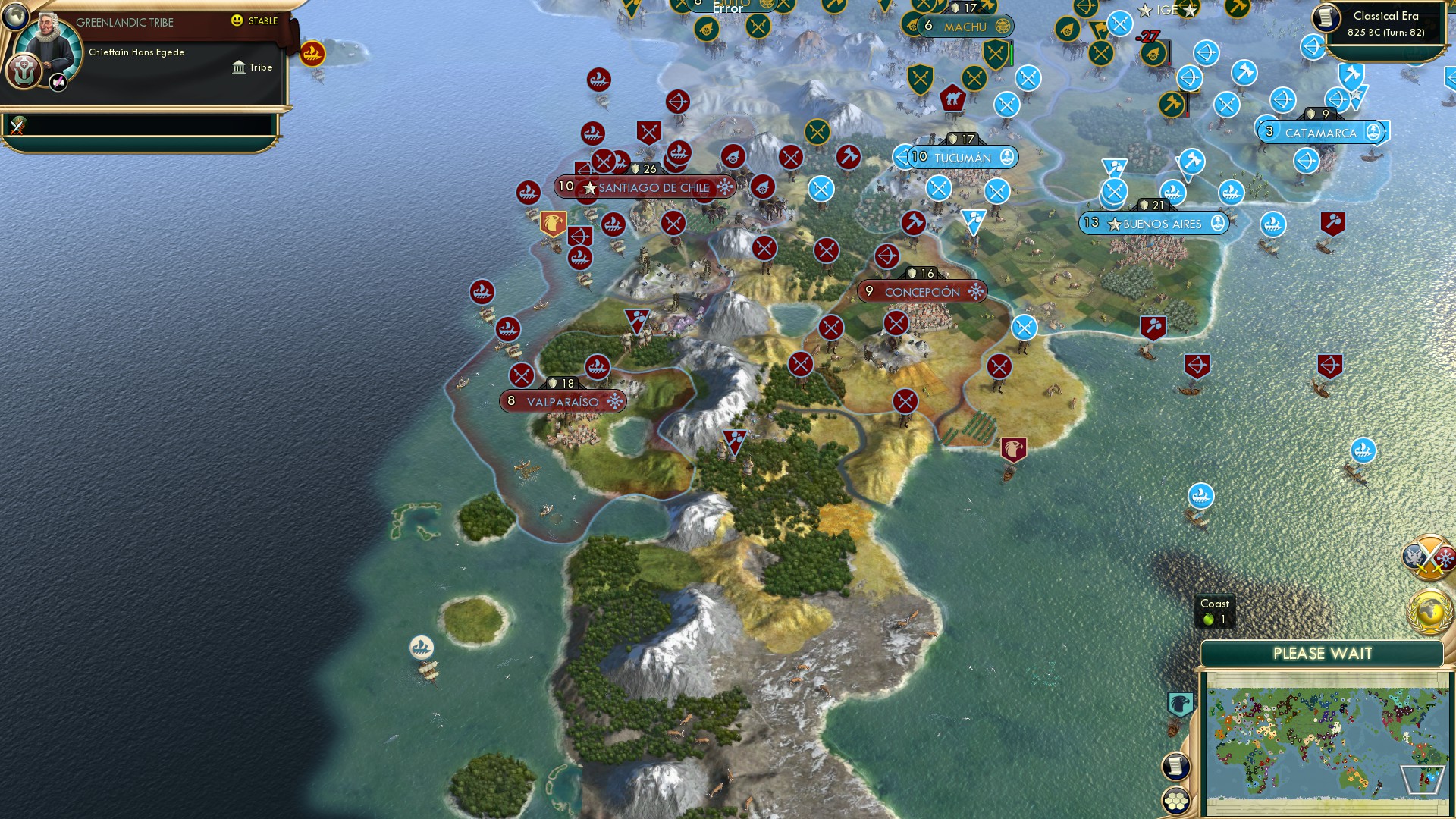The image size is (1456, 819).
Task: Open Concepción's city view
Action: [921, 291]
